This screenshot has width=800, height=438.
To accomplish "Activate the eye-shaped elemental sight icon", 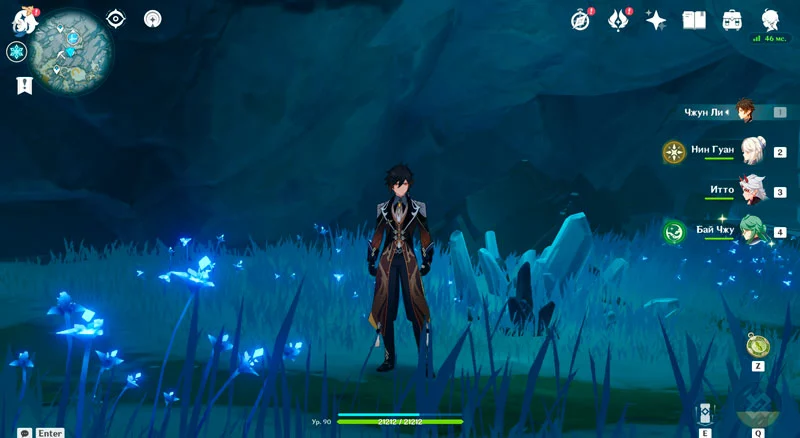I will pos(116,18).
